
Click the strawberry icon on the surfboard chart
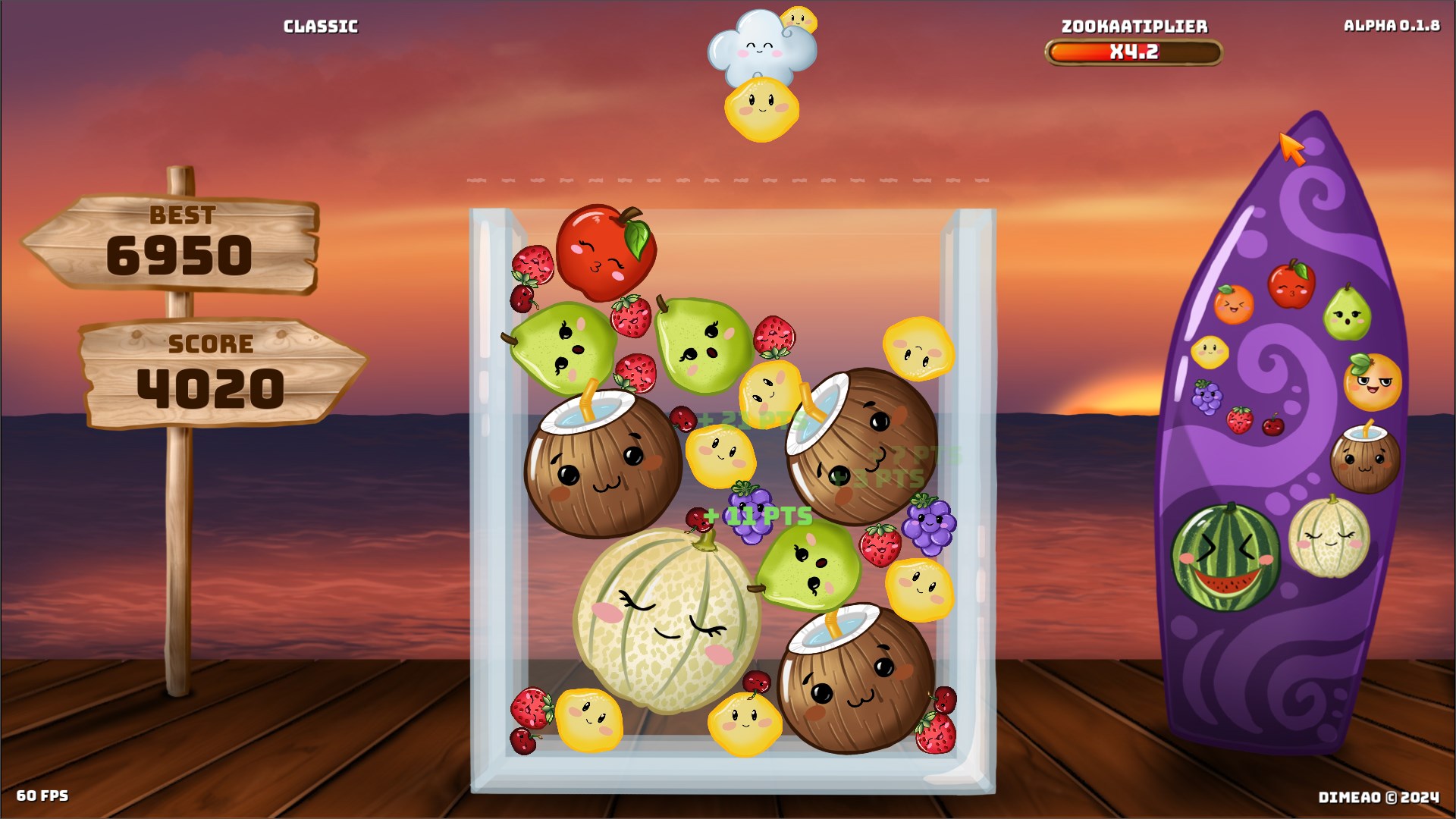pos(1240,419)
